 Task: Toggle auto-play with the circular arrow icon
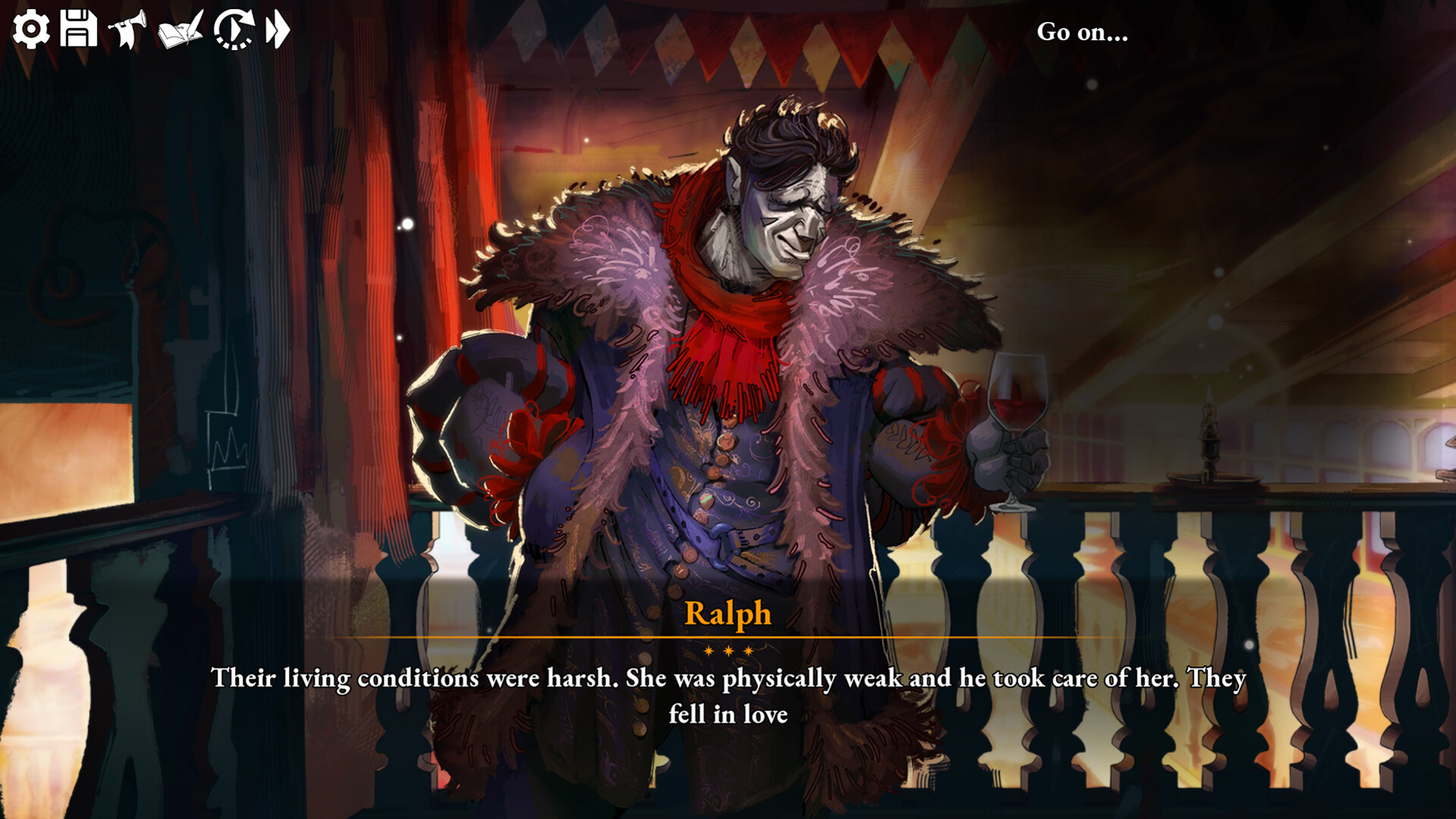click(x=233, y=30)
